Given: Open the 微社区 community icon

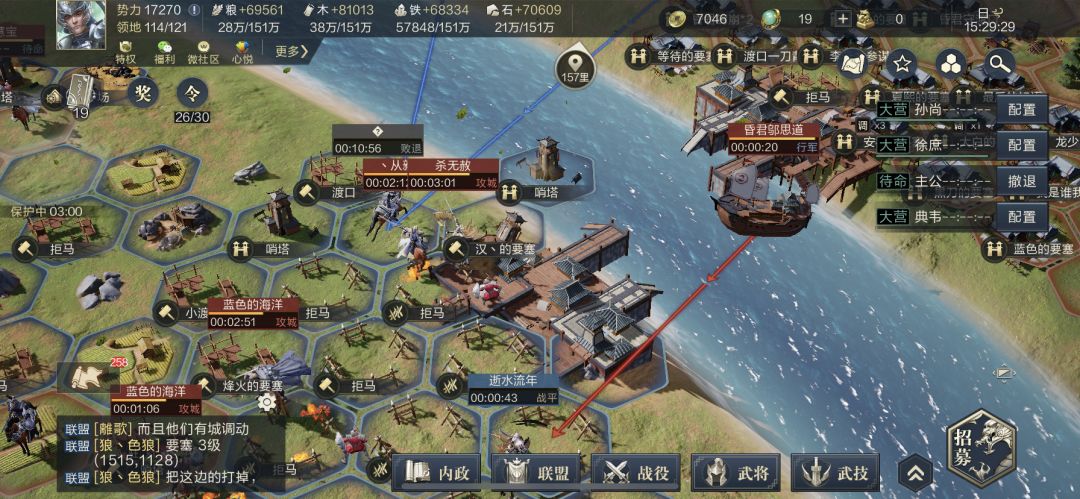Looking at the screenshot, I should click(x=204, y=51).
